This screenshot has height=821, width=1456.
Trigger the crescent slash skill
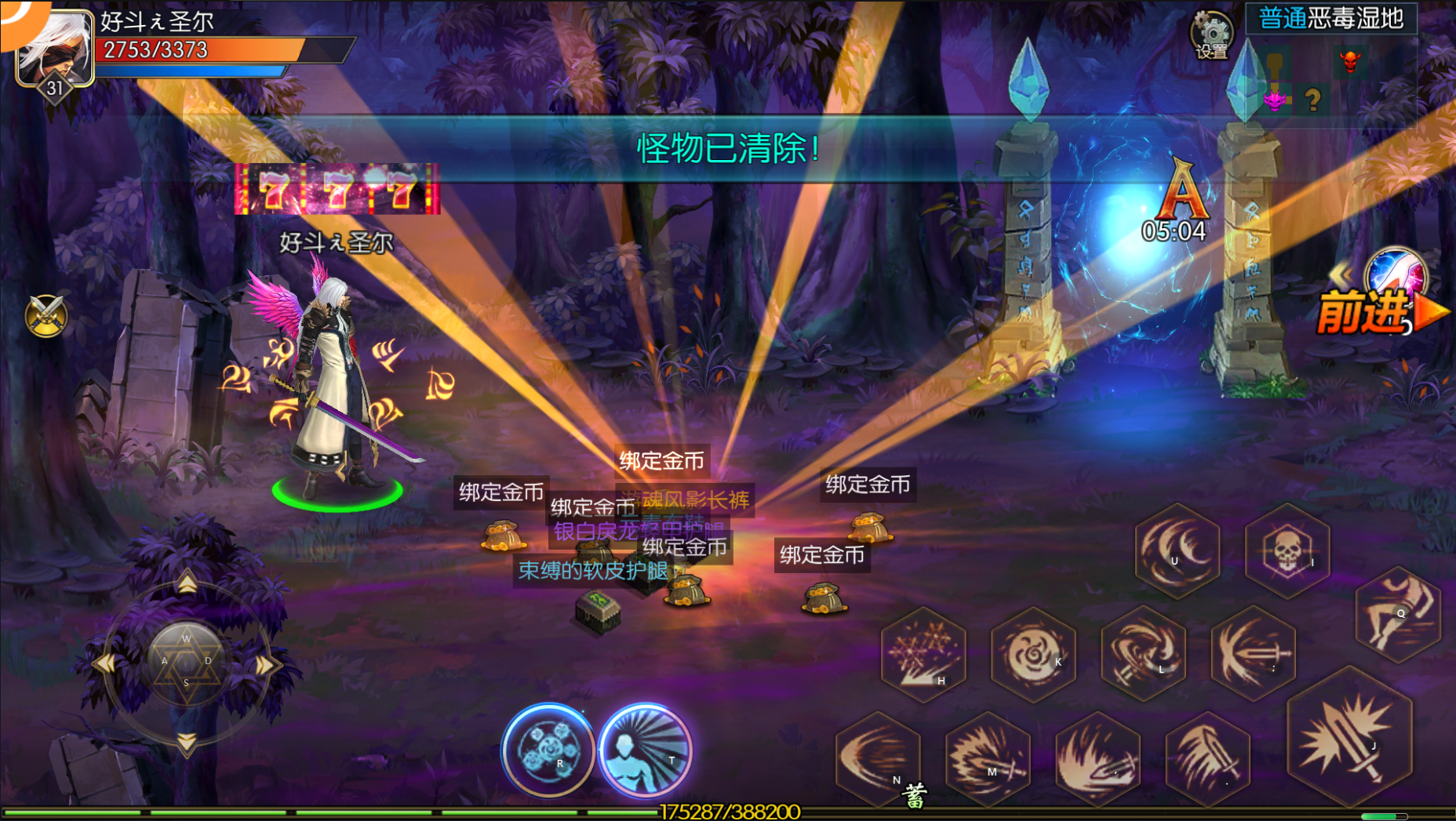(1177, 550)
